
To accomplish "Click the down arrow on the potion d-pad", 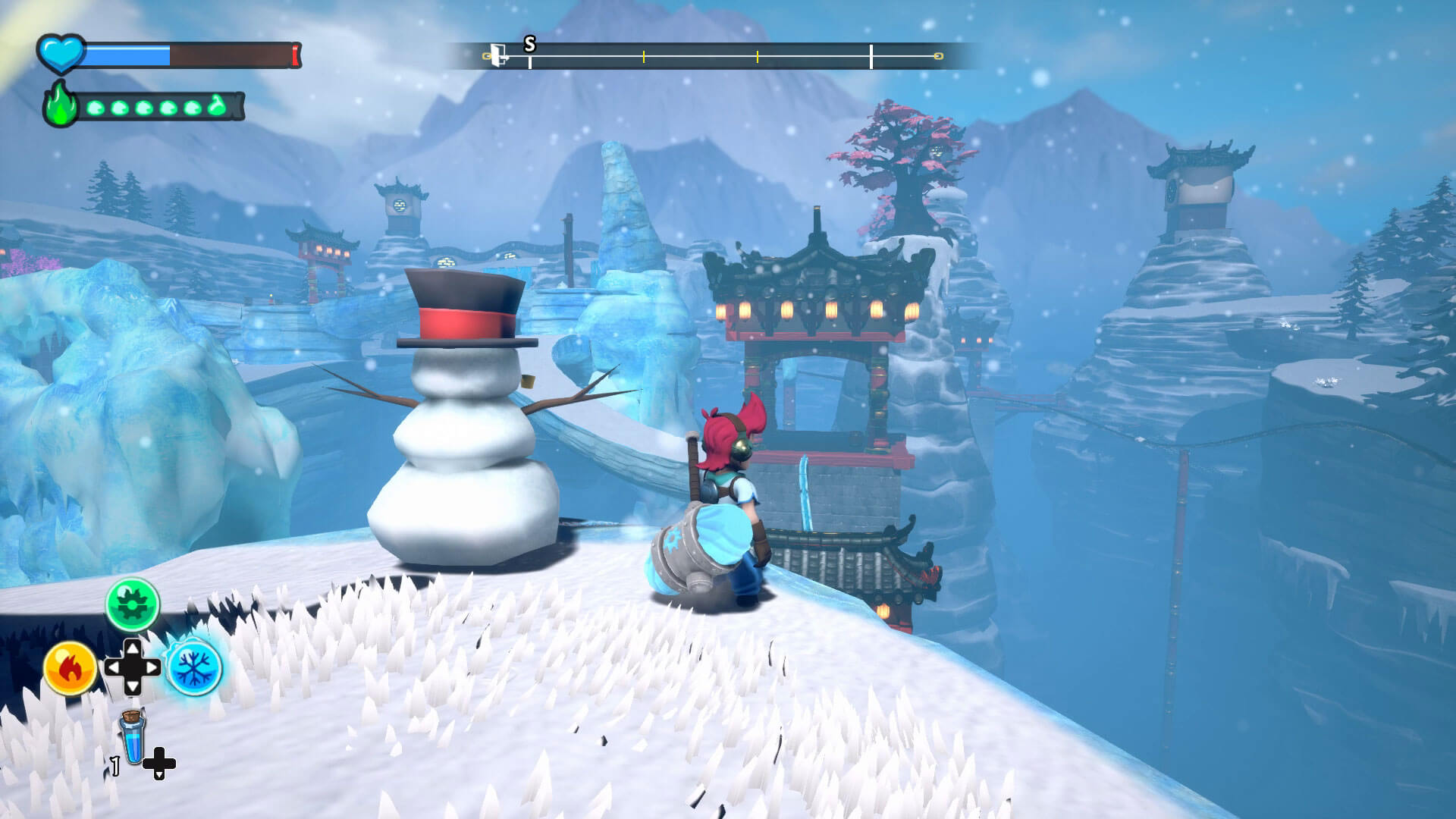I will [x=160, y=775].
